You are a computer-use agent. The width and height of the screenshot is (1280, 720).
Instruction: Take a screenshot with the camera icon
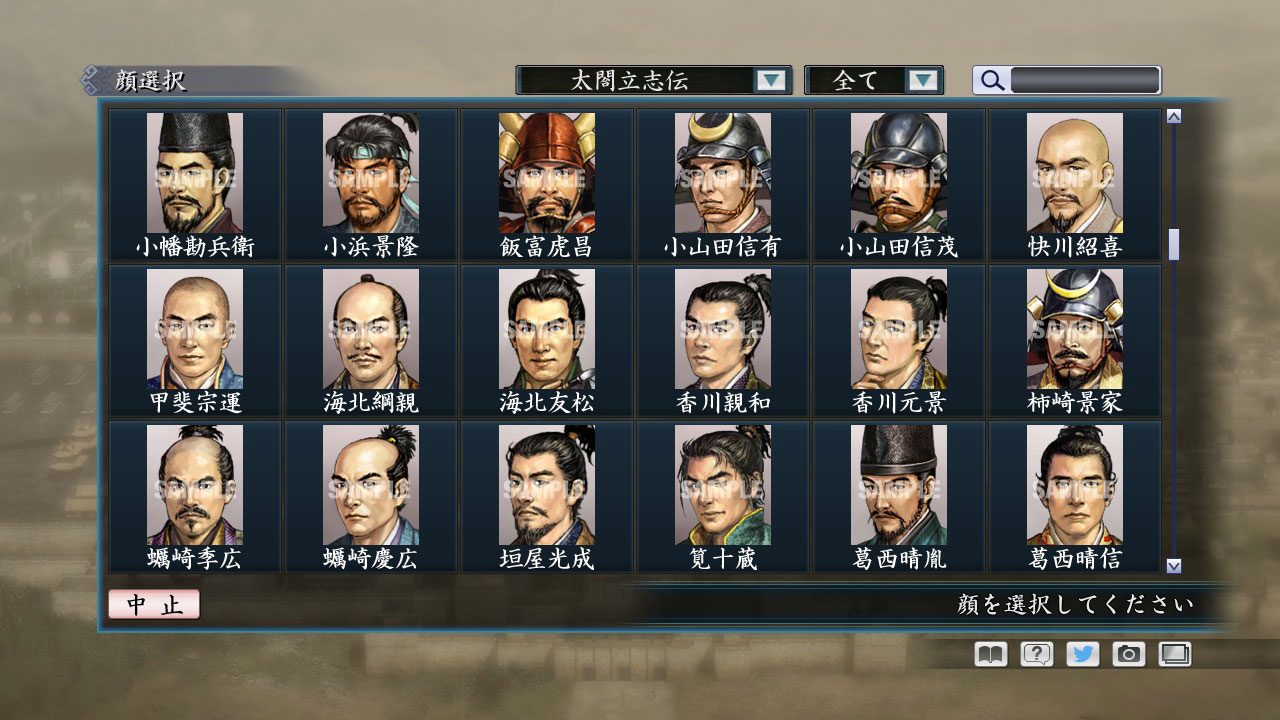click(1128, 654)
